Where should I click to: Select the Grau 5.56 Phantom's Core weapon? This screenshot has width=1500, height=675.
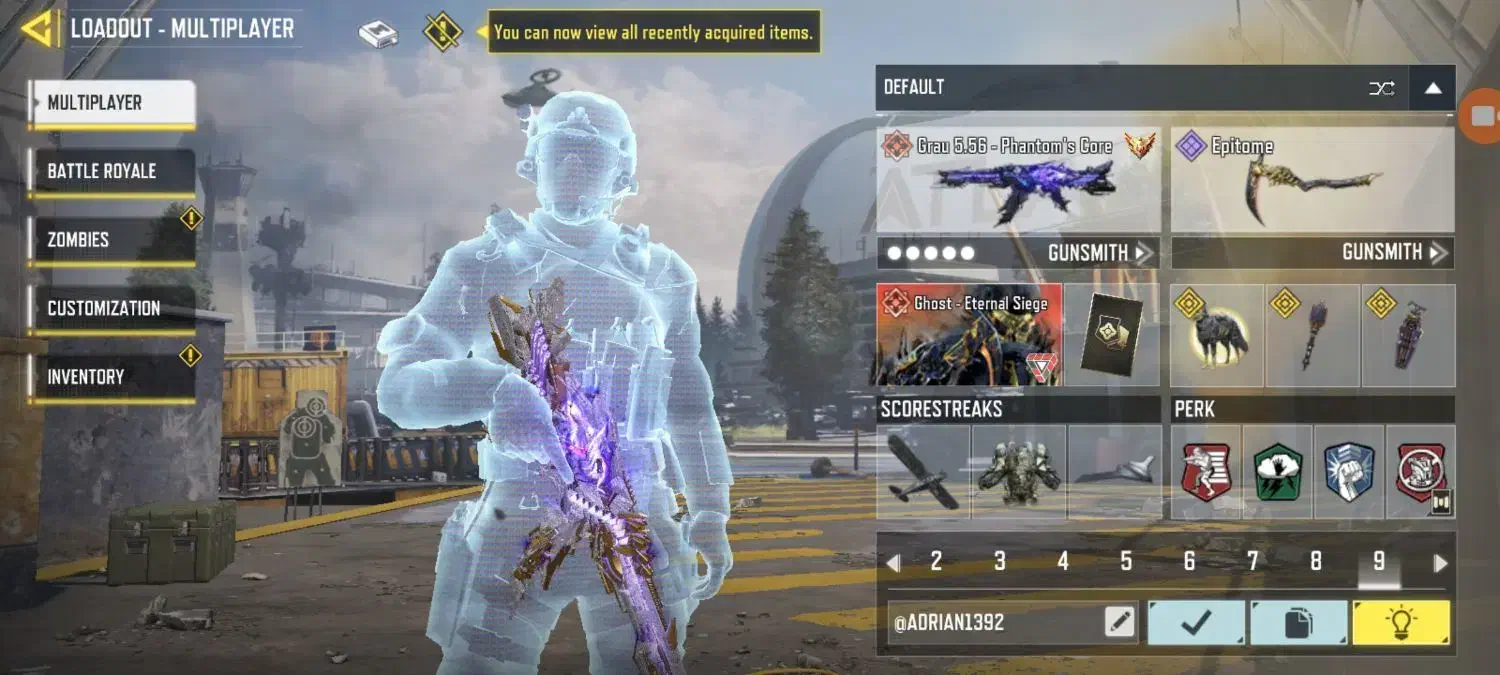(x=1019, y=180)
